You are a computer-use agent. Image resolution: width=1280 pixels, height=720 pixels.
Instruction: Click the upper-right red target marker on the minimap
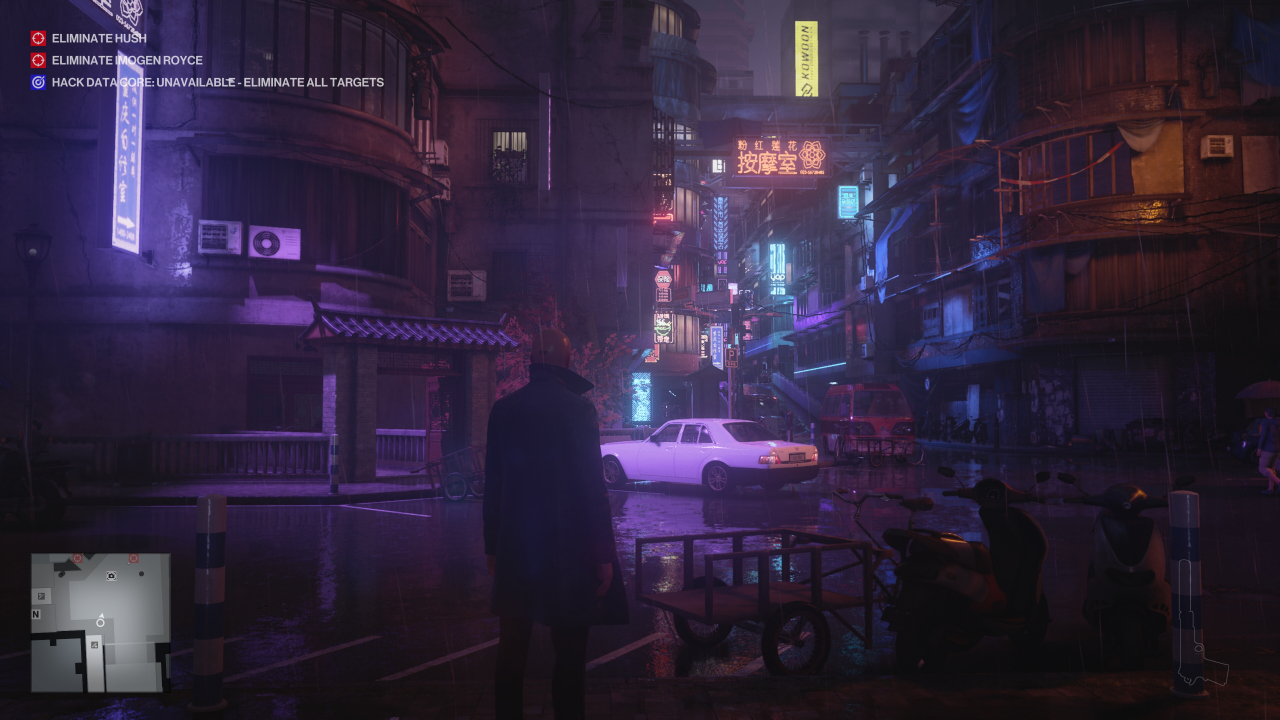tap(133, 556)
